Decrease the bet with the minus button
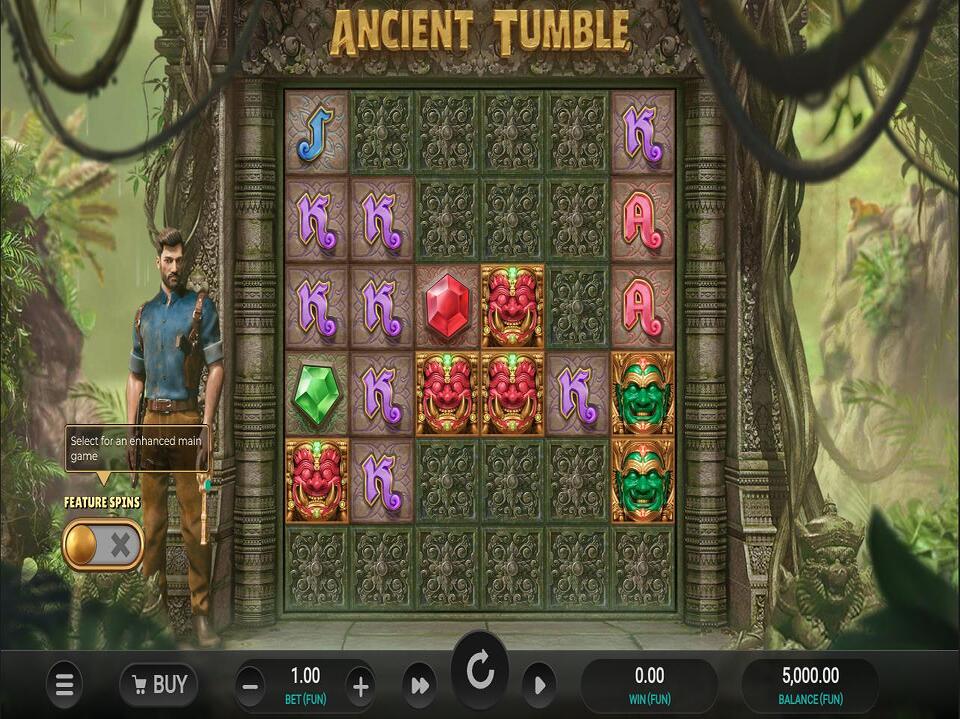 [251, 686]
